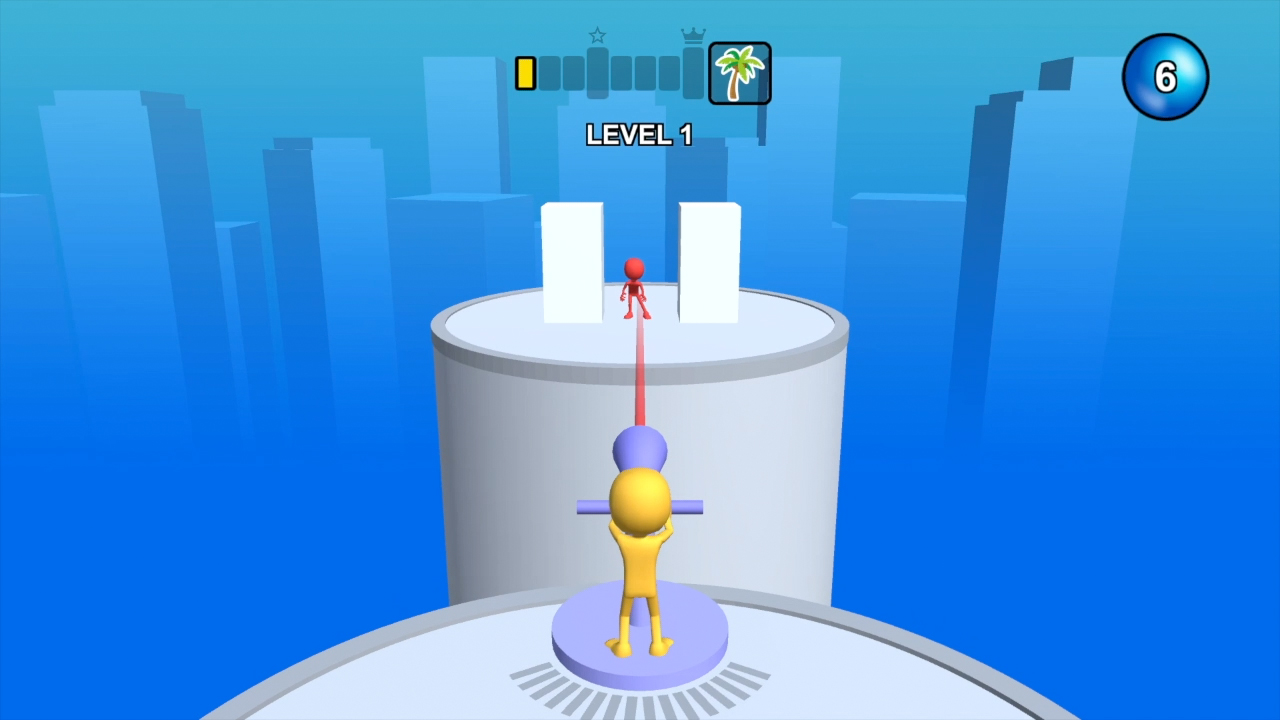The height and width of the screenshot is (720, 1280).
Task: Tap the yellow player marker on the progress bar
Action: (524, 72)
